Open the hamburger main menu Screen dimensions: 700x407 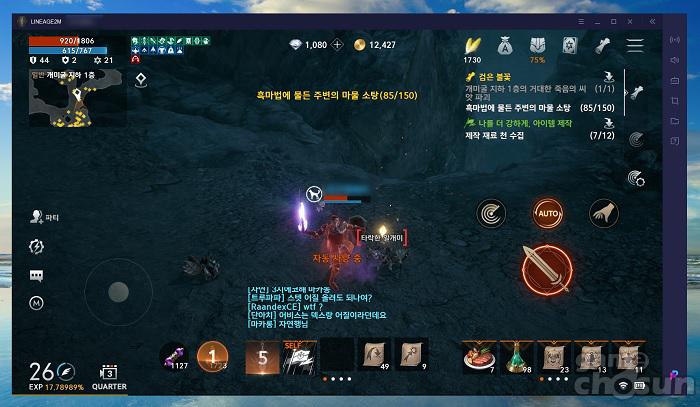[635, 46]
